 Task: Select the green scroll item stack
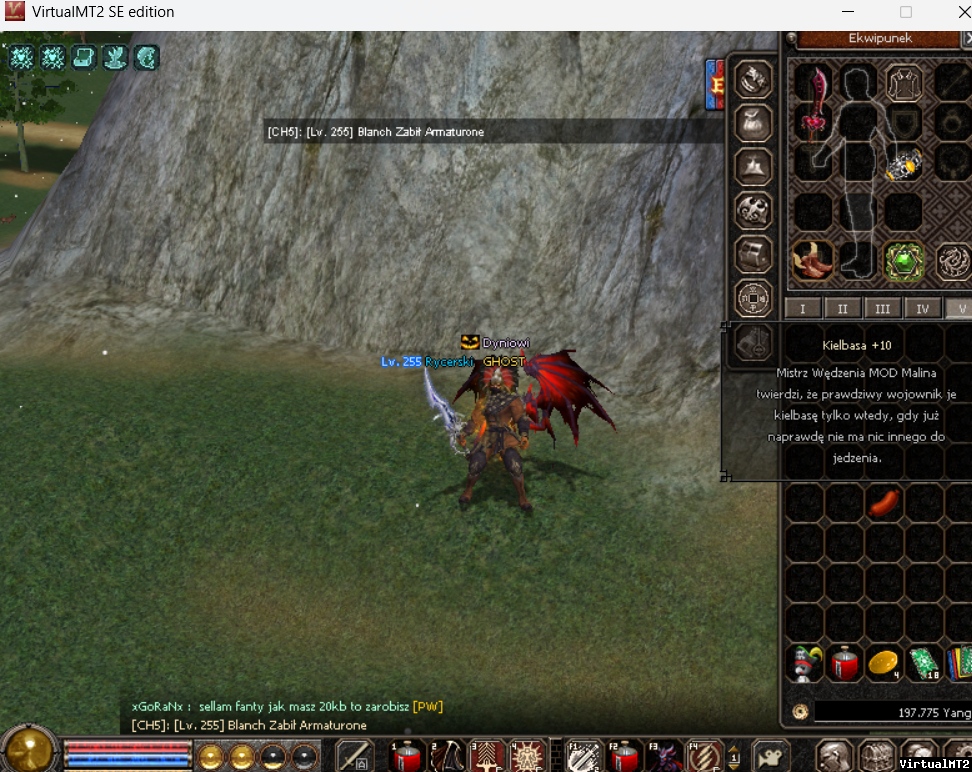[x=924, y=663]
